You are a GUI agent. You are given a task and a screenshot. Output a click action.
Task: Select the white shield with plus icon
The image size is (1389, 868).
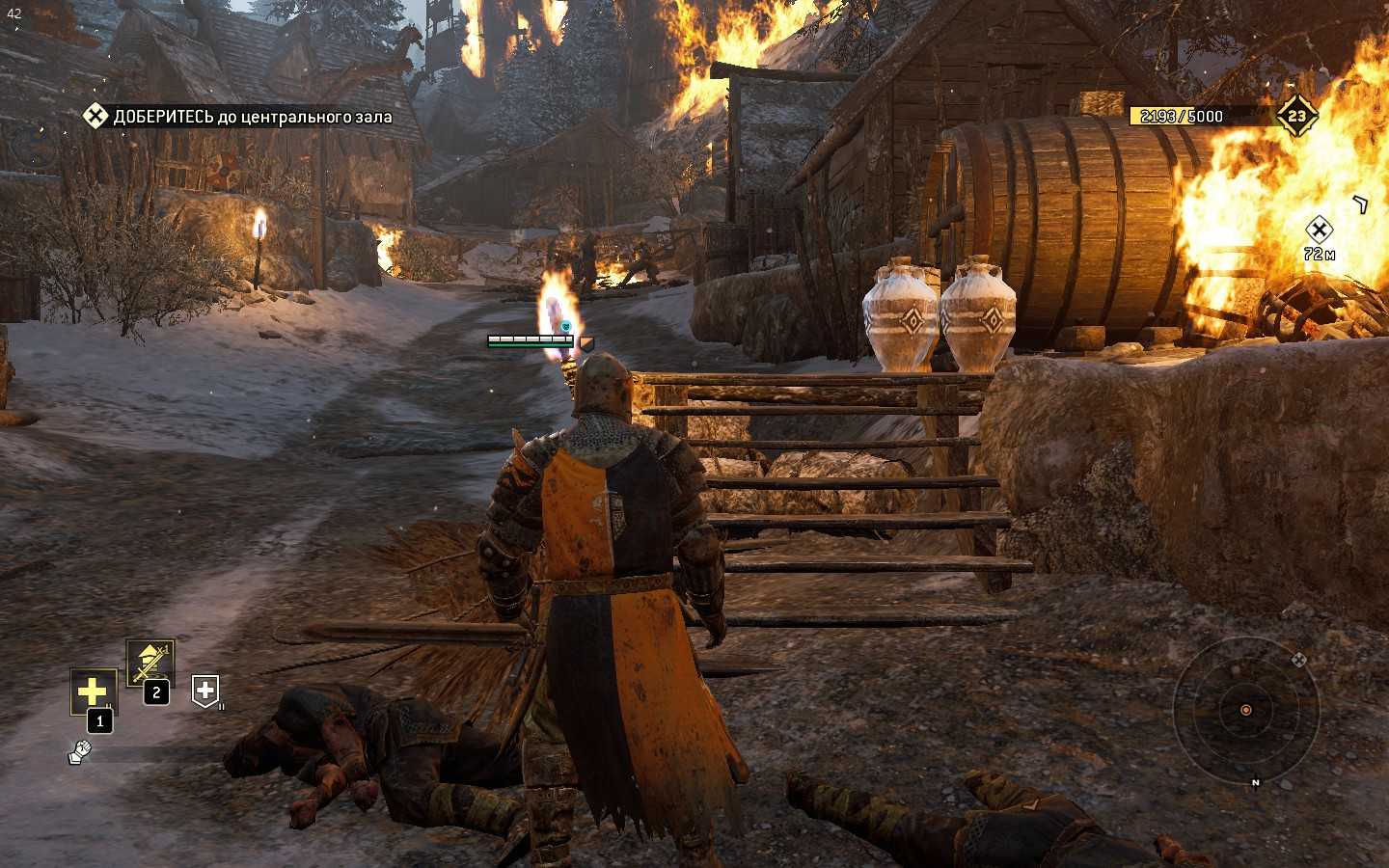coord(204,690)
